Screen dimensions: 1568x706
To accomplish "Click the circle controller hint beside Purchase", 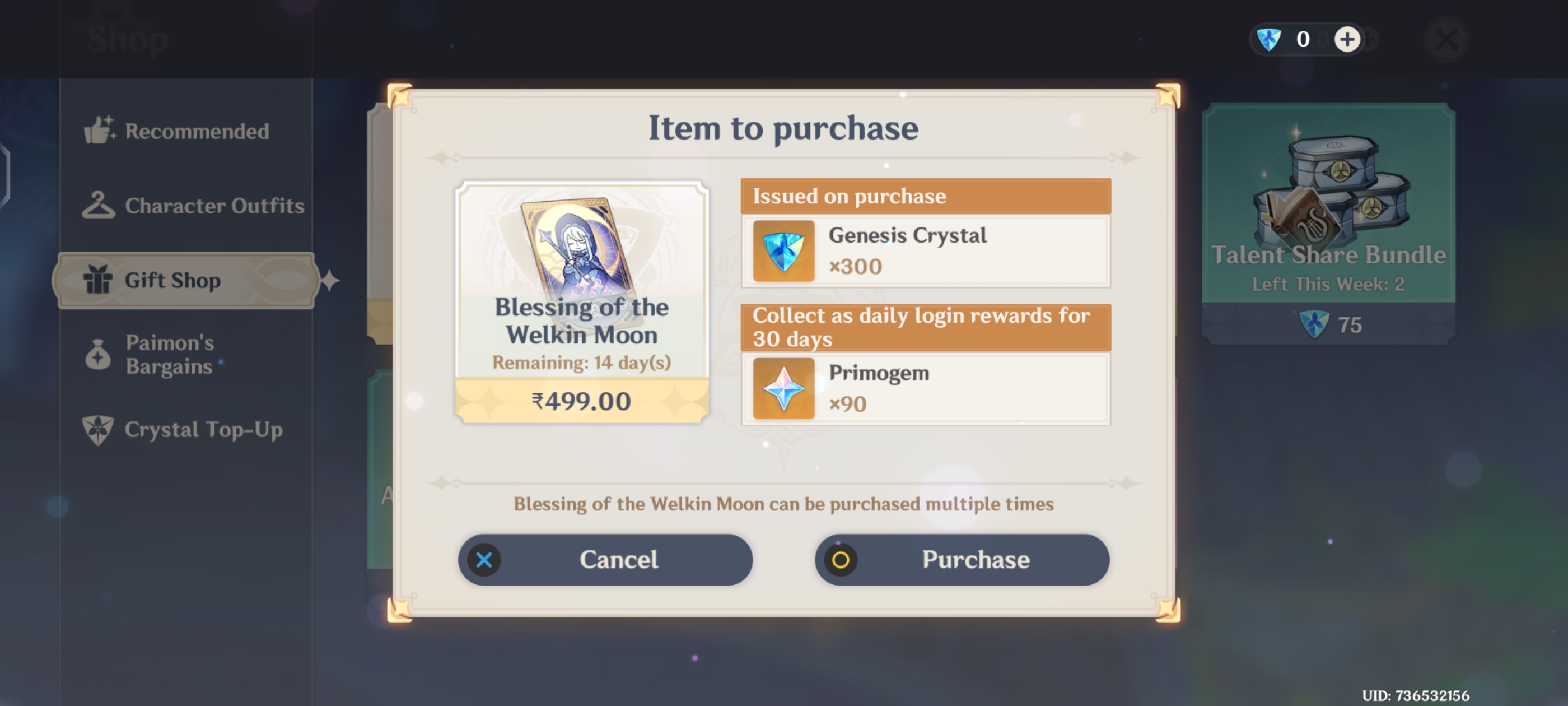I will coord(841,559).
